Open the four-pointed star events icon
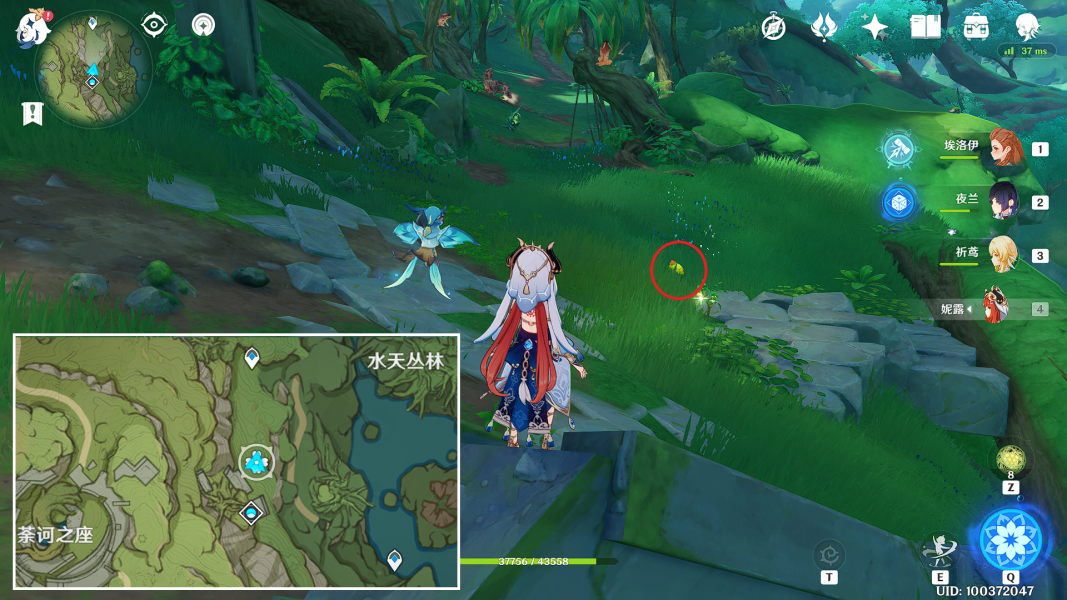1067x600 pixels. (x=874, y=27)
